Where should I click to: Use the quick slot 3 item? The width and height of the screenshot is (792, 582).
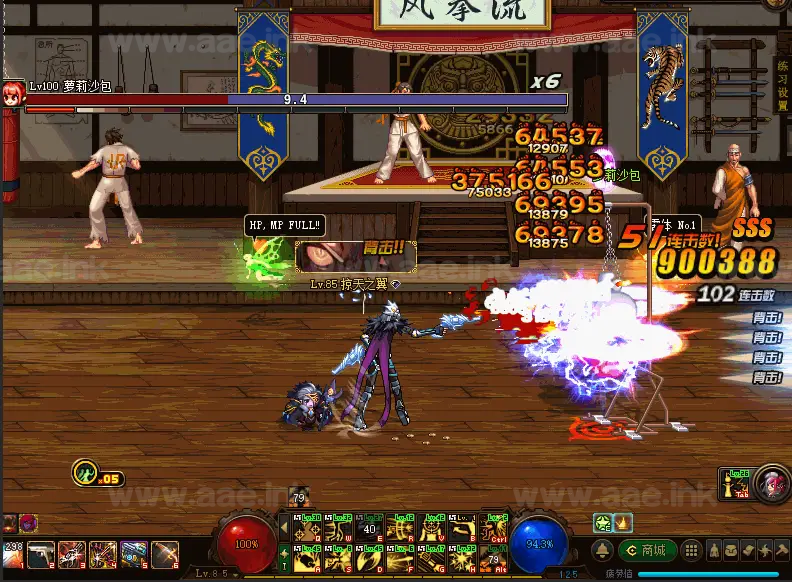pos(72,554)
